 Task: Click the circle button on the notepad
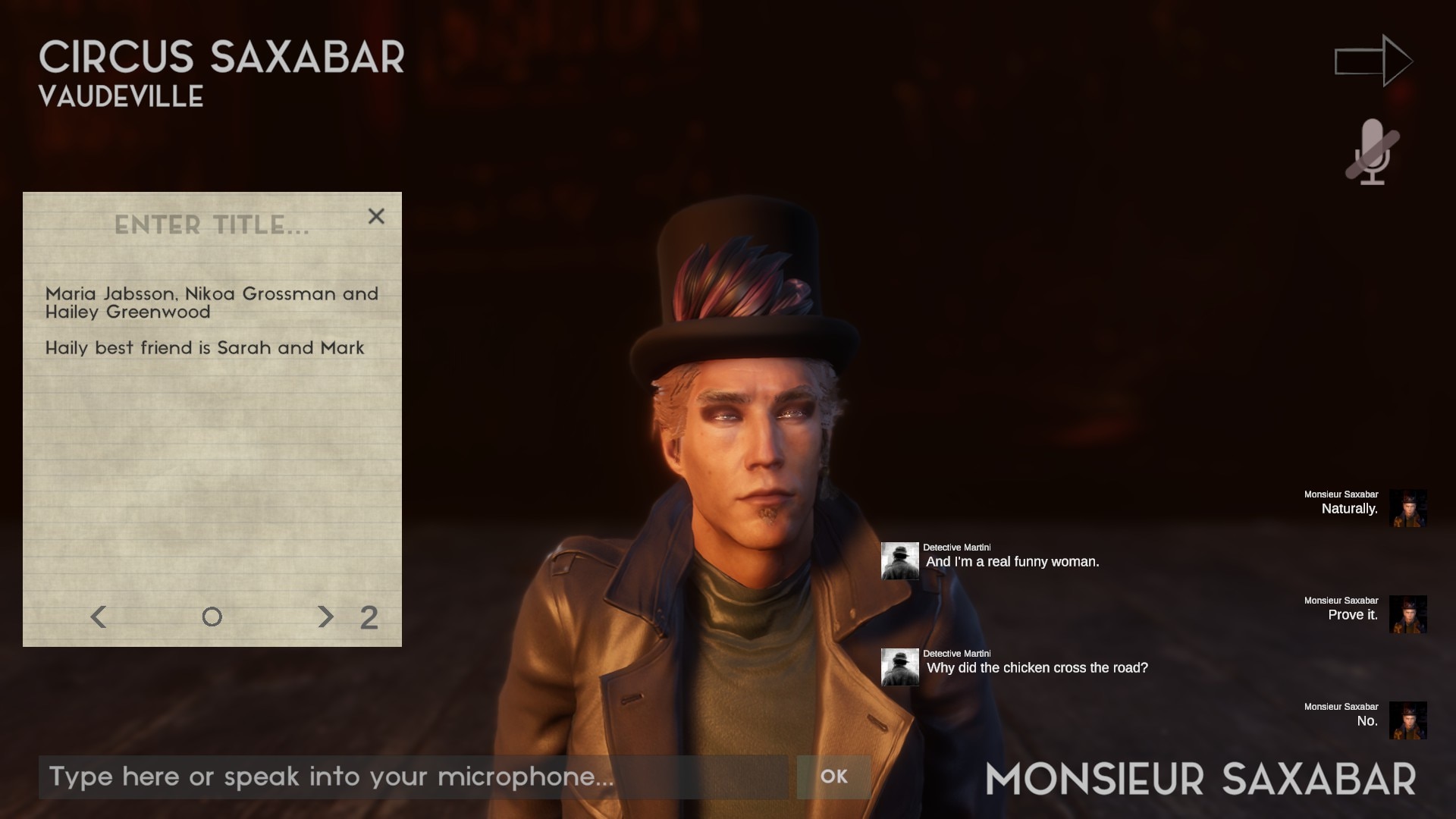tap(212, 617)
